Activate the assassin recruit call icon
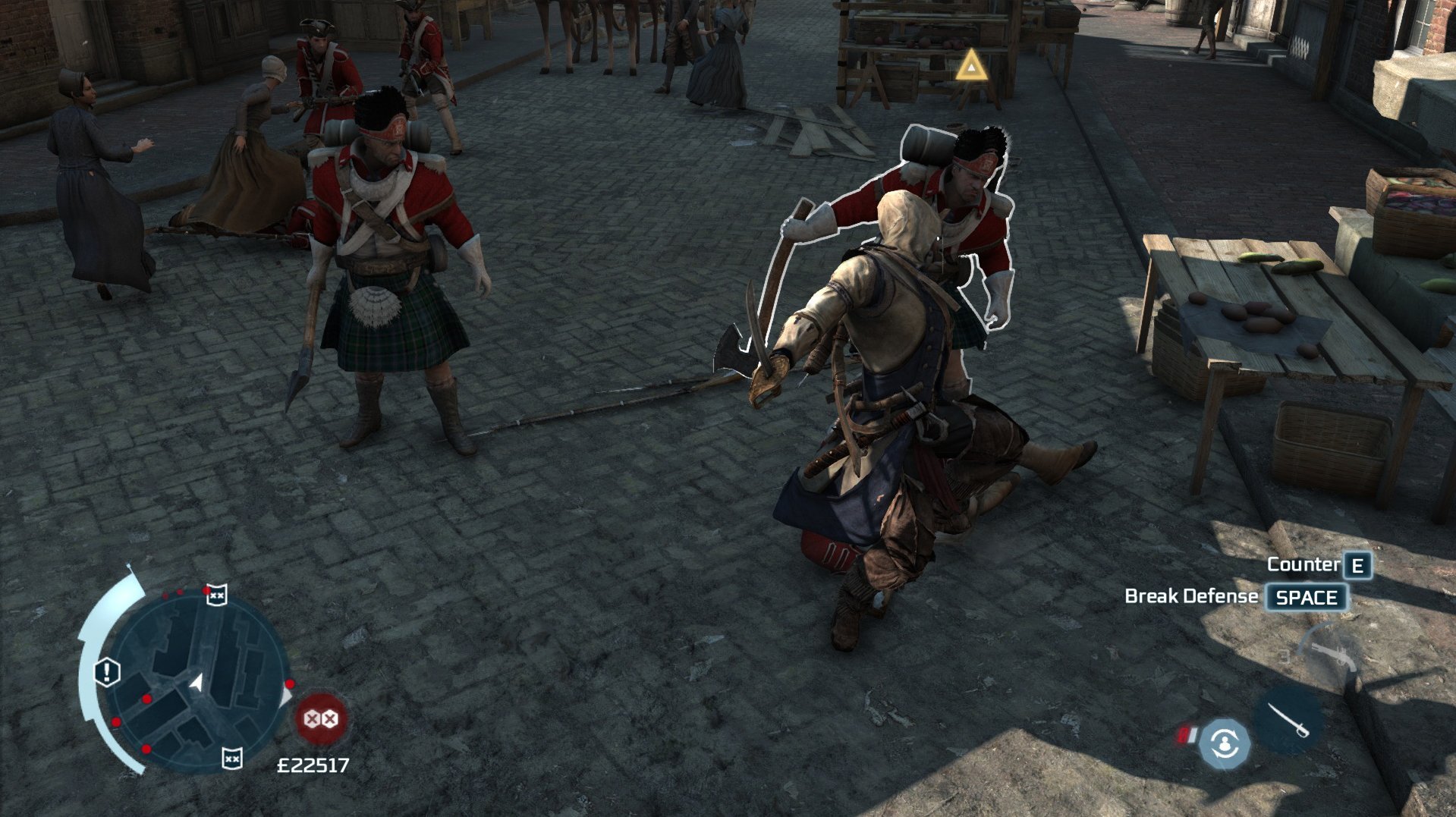Screen dimensions: 1456x817 [1224, 743]
